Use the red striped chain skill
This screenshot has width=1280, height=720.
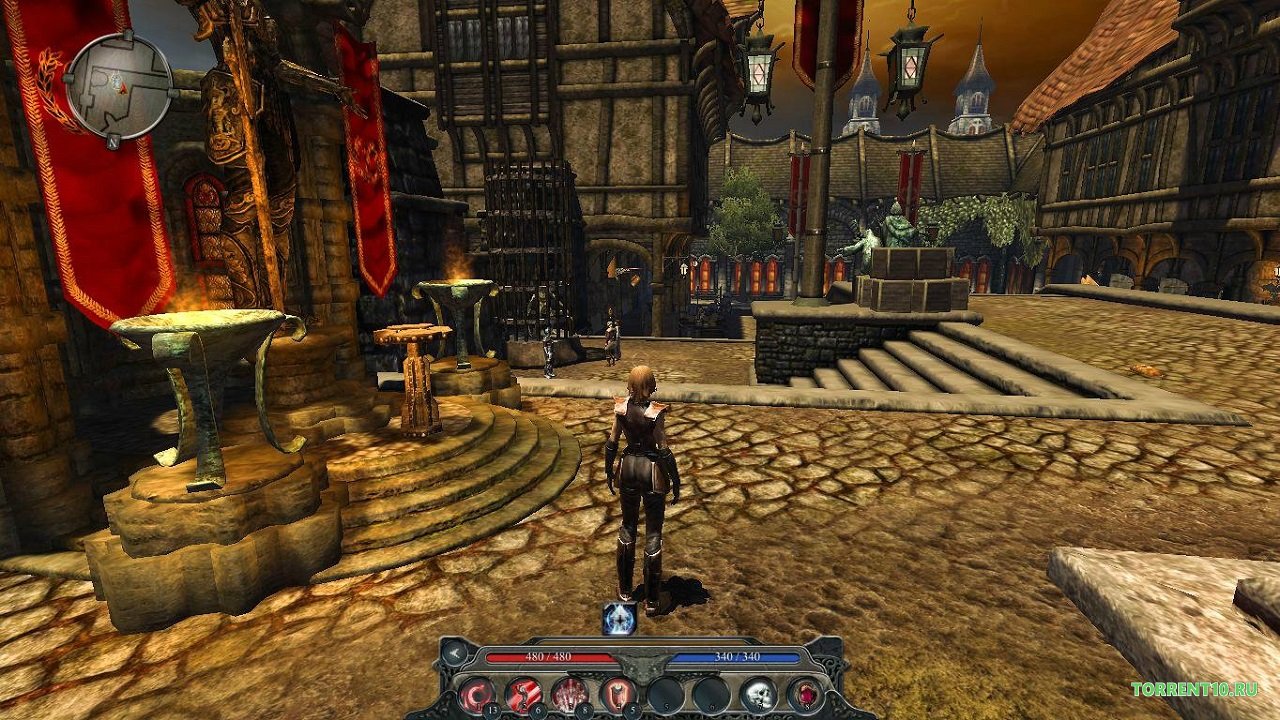click(522, 693)
